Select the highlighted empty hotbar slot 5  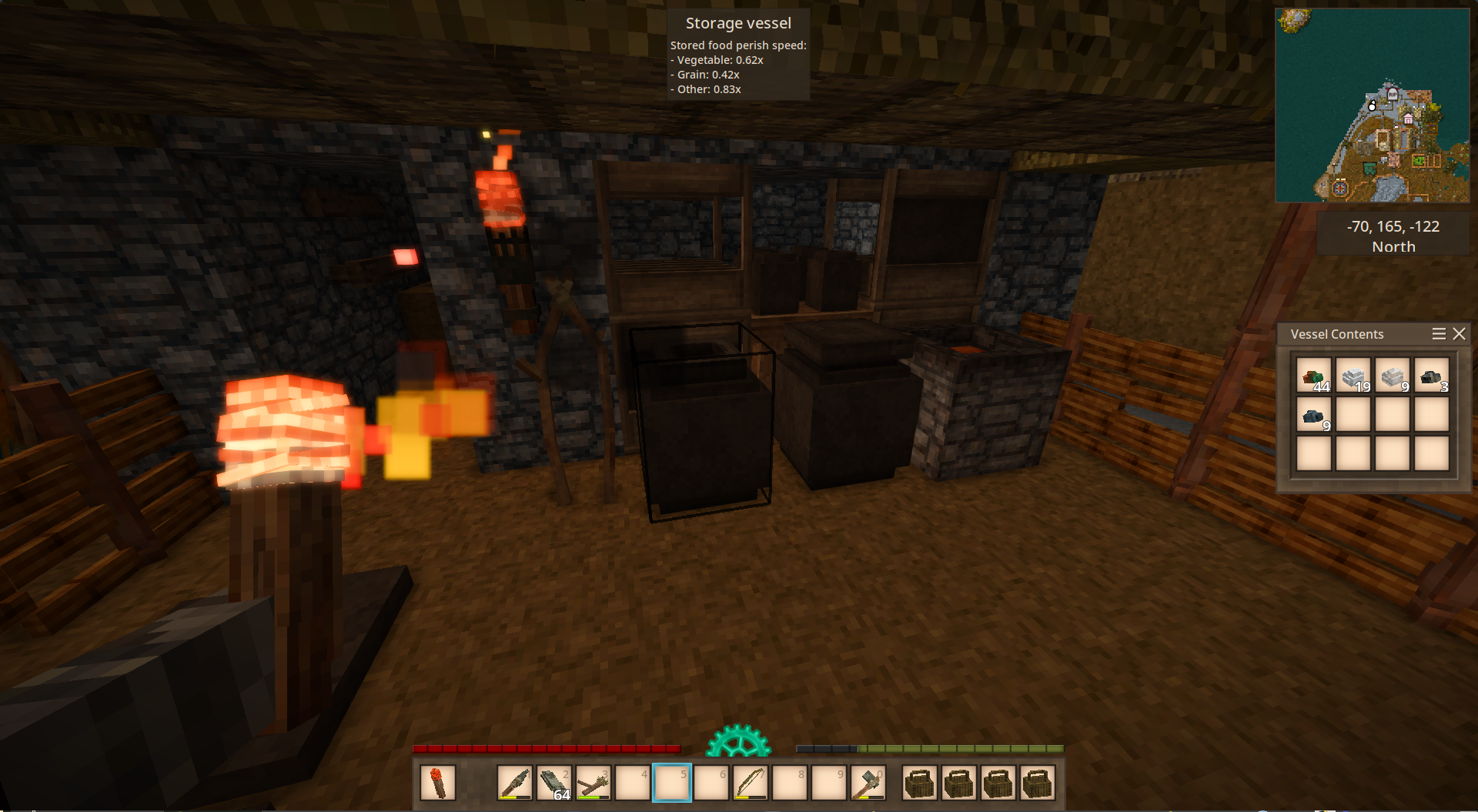coord(672,784)
